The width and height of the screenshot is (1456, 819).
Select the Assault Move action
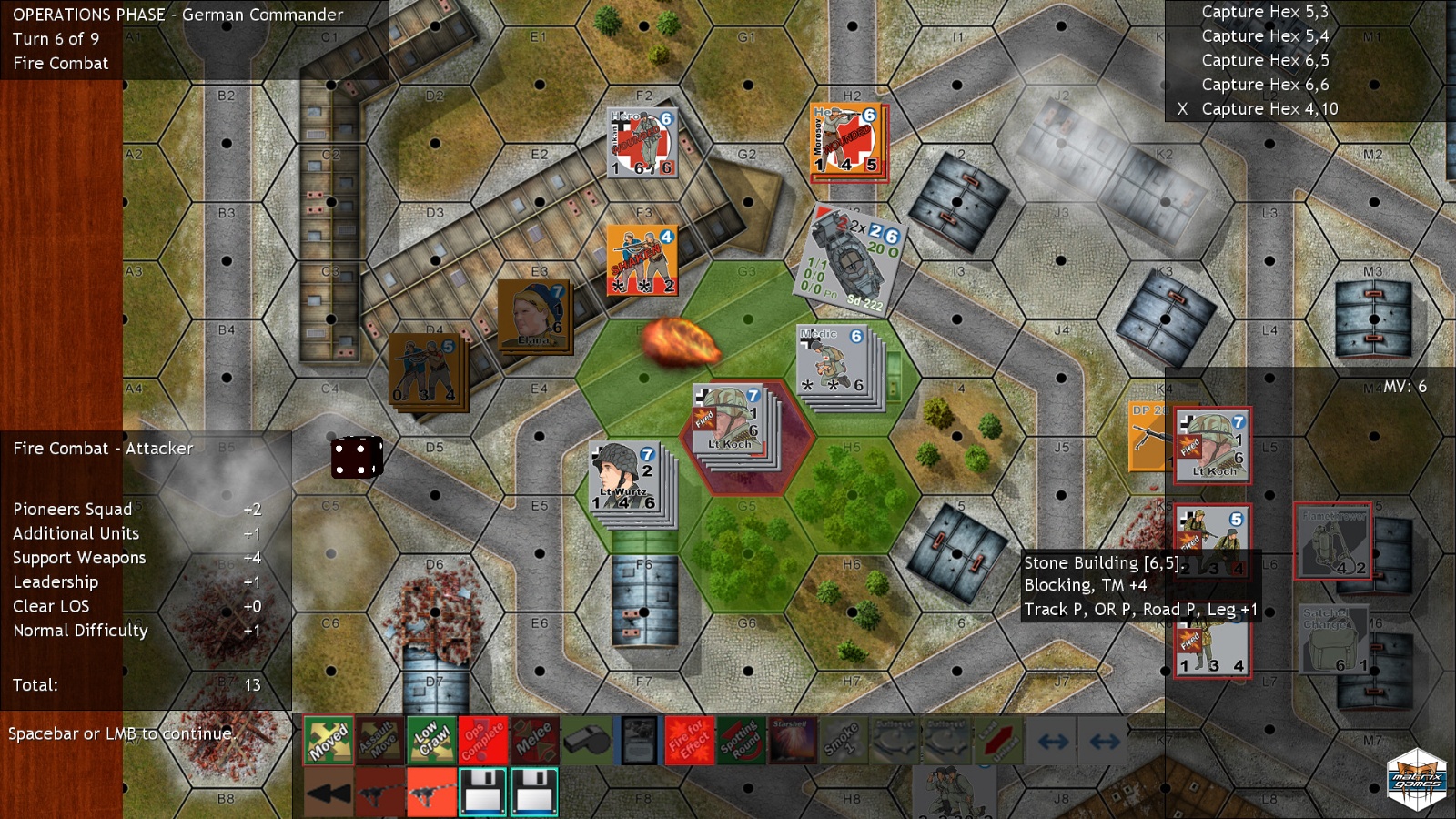(x=379, y=740)
